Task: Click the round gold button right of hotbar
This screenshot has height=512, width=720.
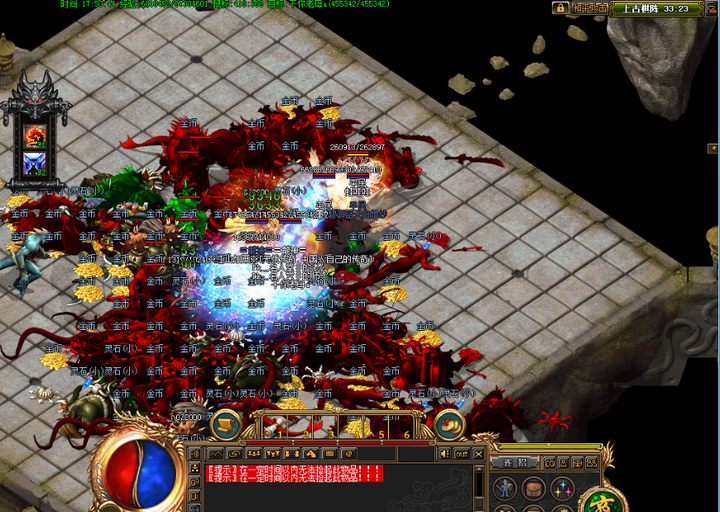Action: tap(449, 424)
